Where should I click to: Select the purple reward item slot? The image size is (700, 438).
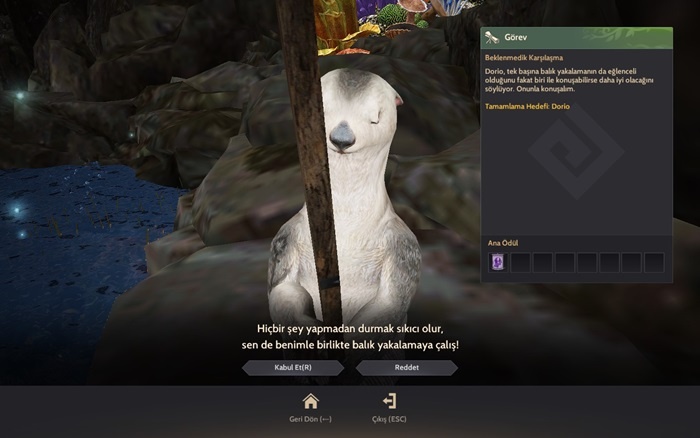pos(498,262)
